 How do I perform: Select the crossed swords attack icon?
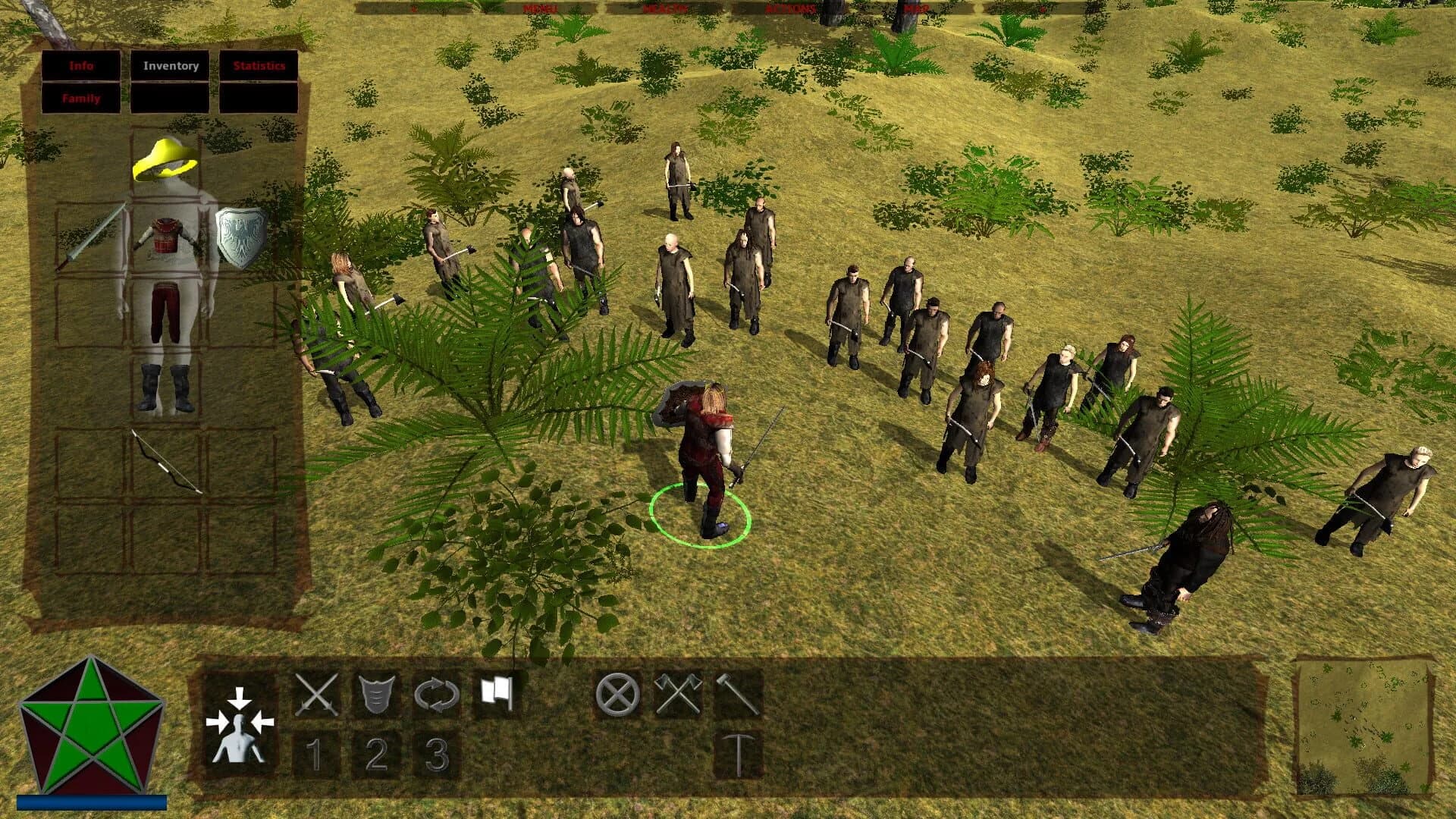(318, 694)
